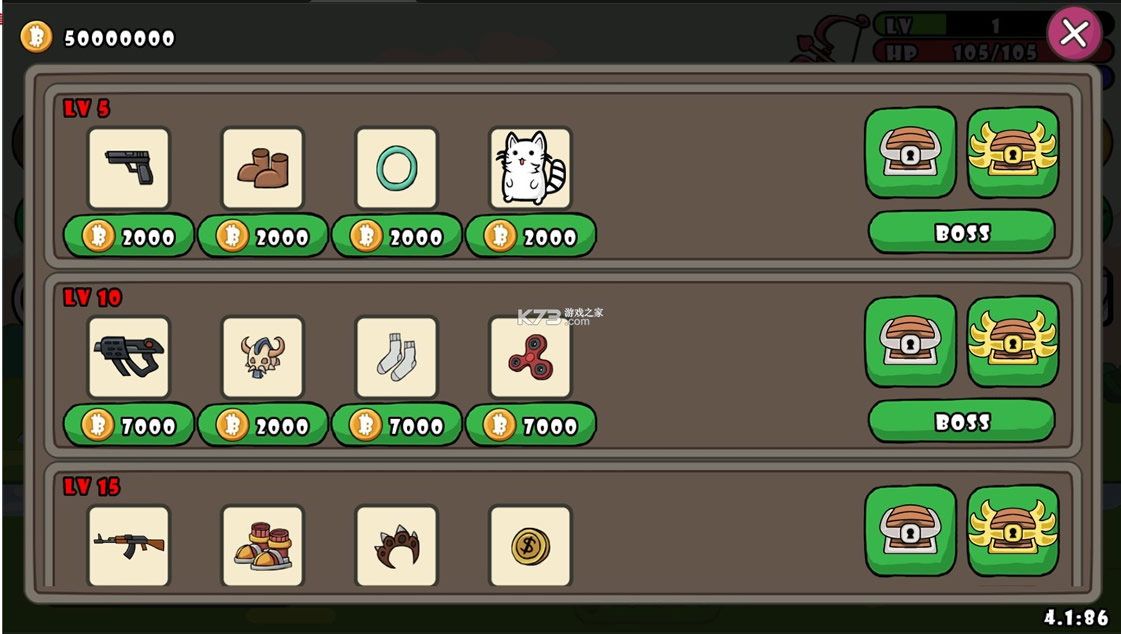Open the LV 5 wooden chest
The height and width of the screenshot is (634, 1121).
coord(910,152)
